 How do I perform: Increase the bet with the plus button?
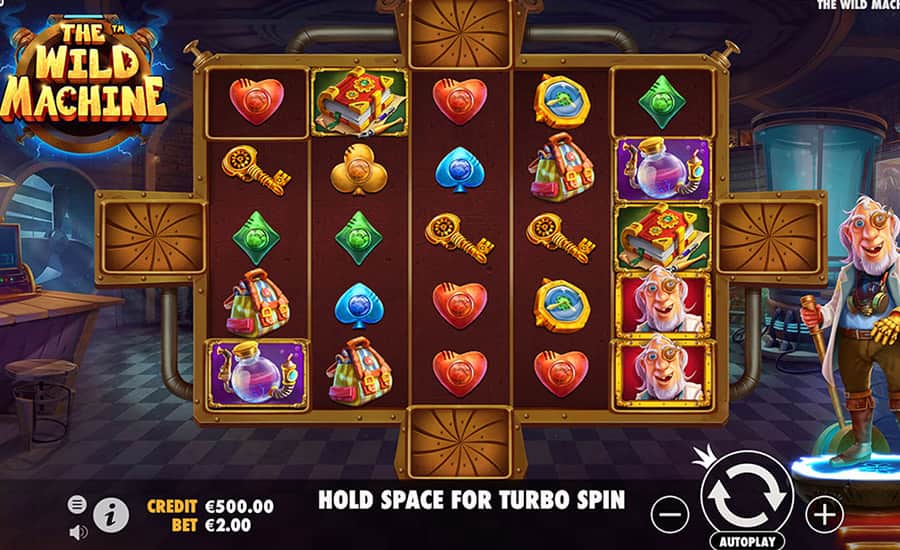point(824,514)
